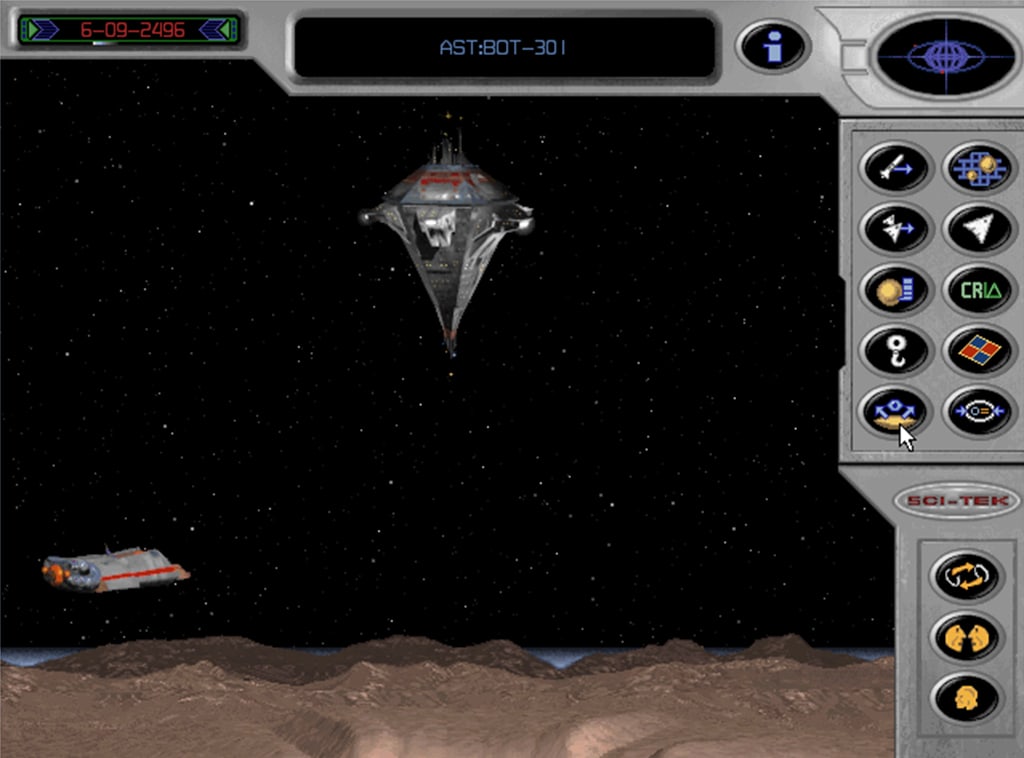
Task: Open the two facing heads diplomacy icon
Action: (966, 634)
